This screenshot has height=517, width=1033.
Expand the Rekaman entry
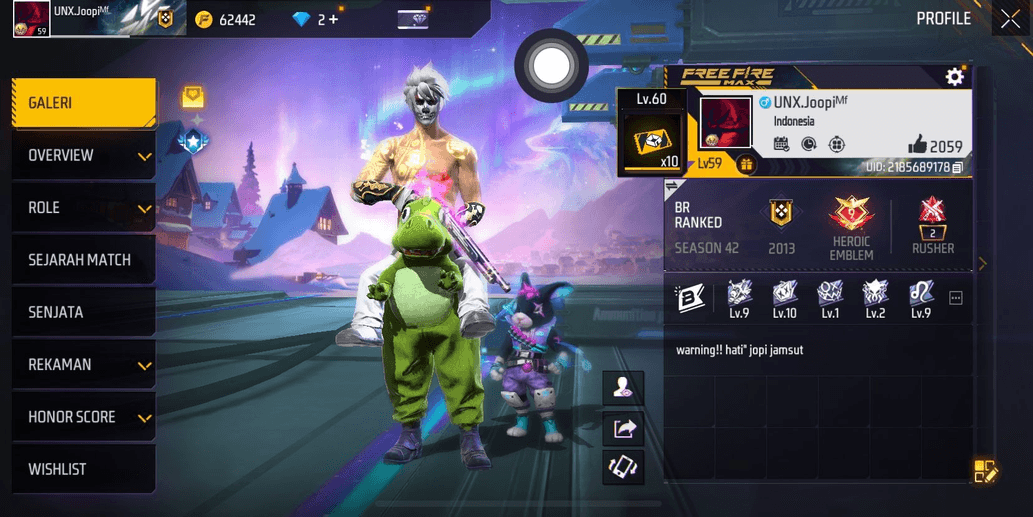click(84, 365)
